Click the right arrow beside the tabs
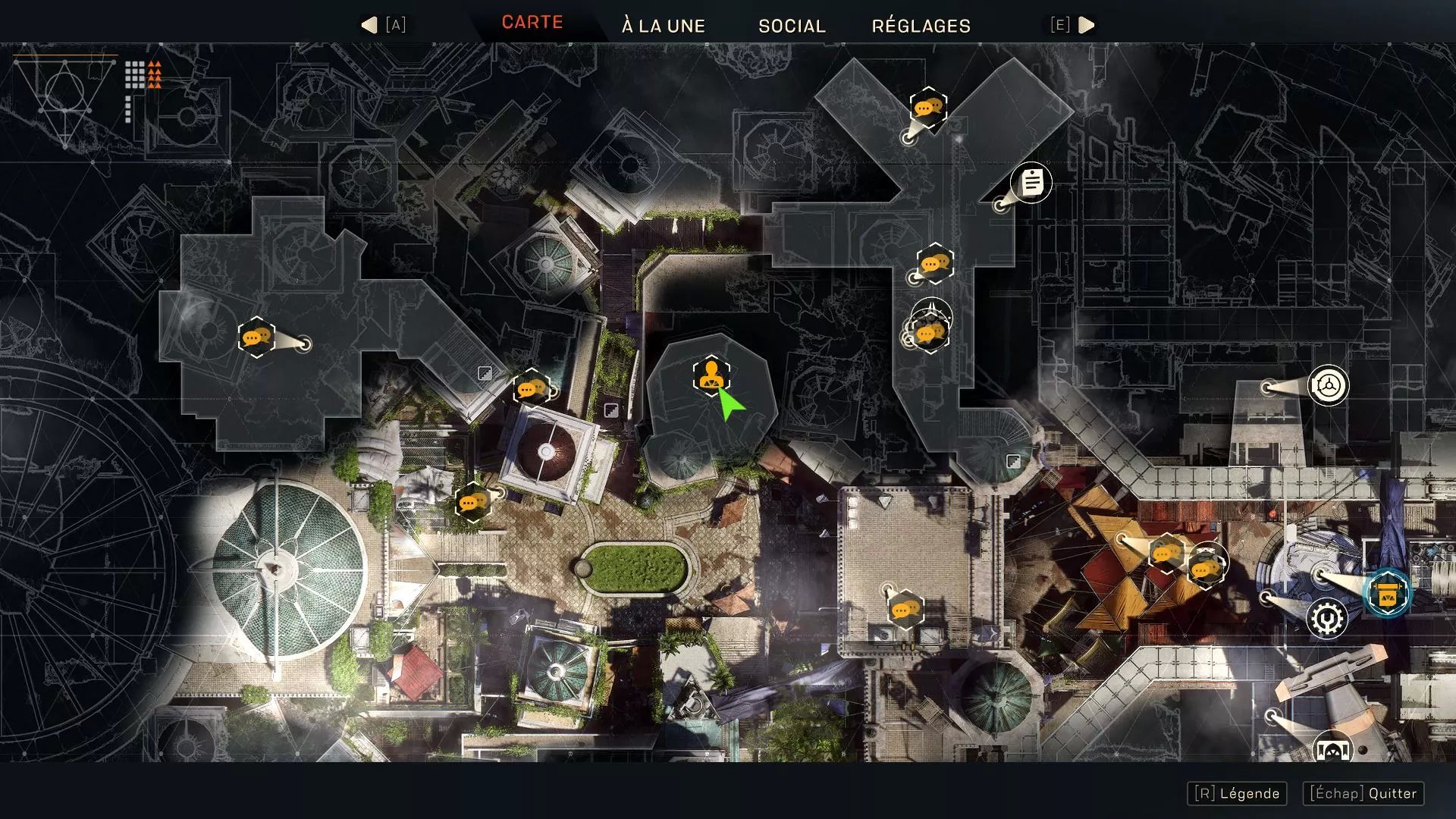The image size is (1456, 819). (1087, 25)
